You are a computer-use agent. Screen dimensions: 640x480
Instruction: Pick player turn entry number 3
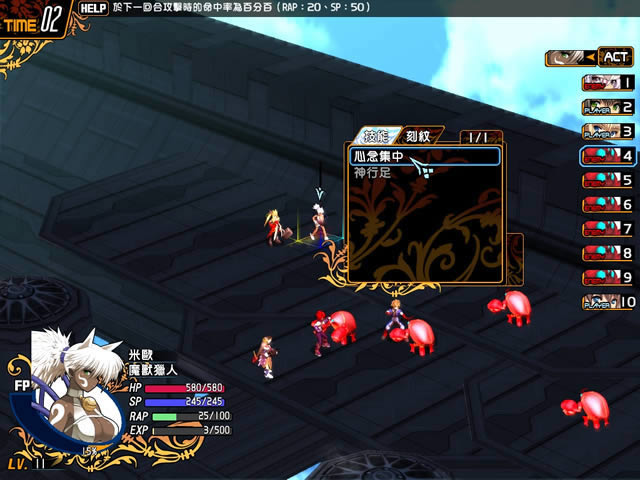(x=607, y=131)
